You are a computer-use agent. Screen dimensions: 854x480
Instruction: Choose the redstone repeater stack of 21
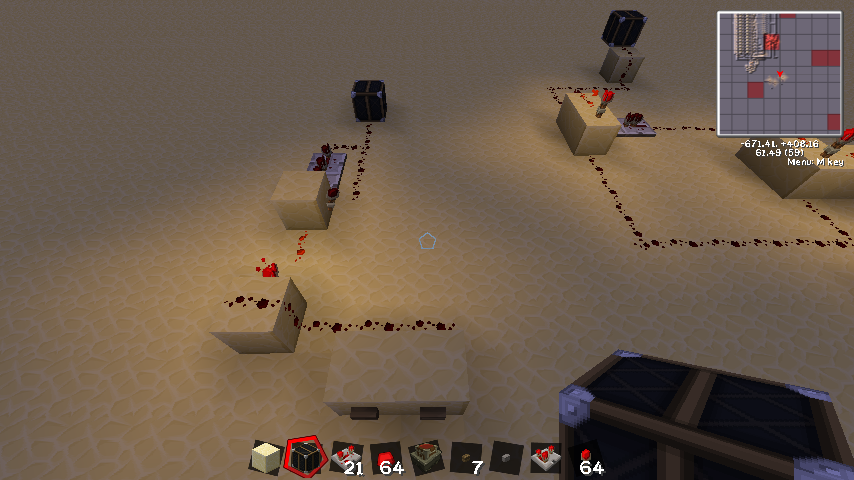345,458
